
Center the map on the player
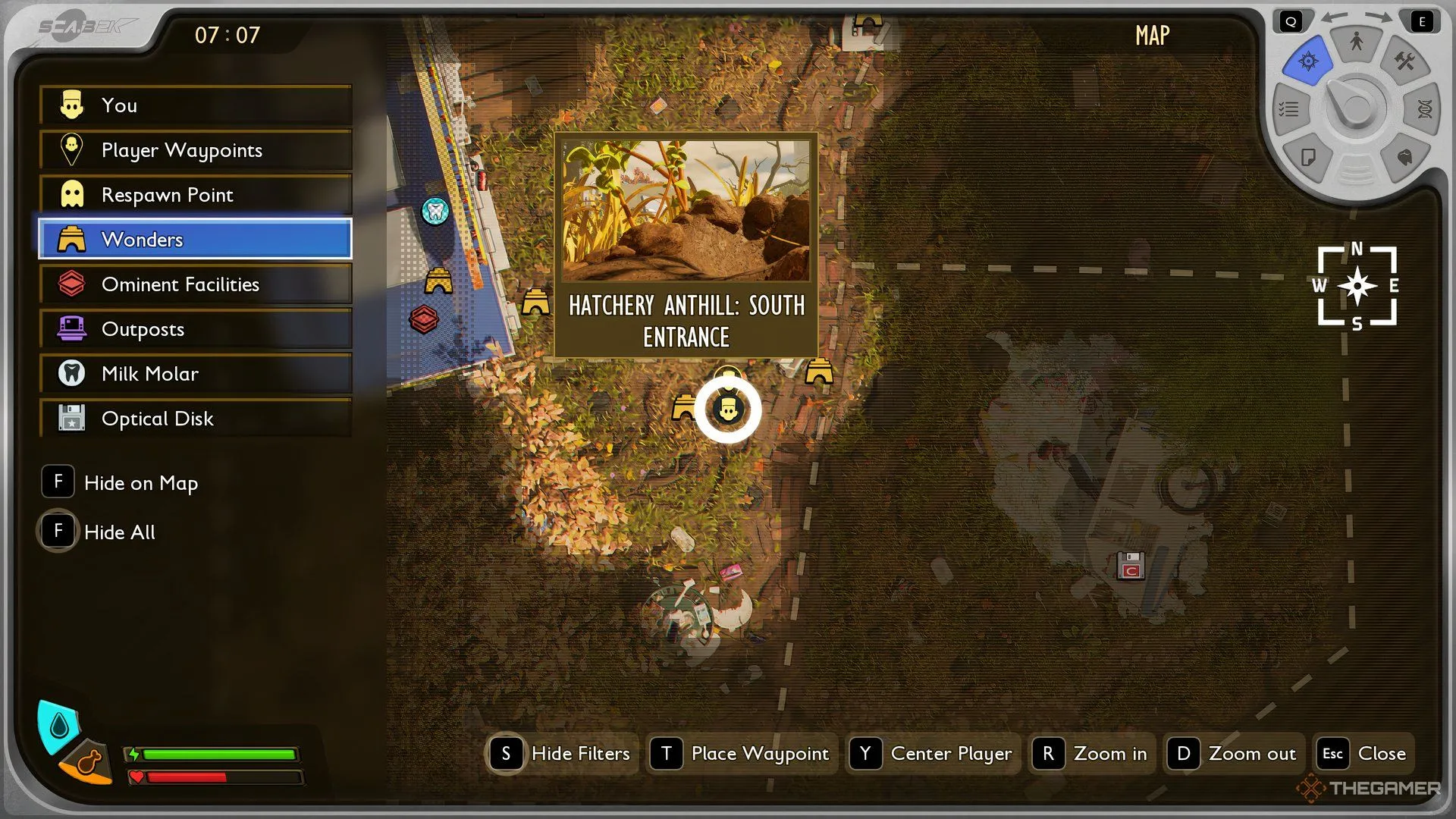tap(932, 754)
